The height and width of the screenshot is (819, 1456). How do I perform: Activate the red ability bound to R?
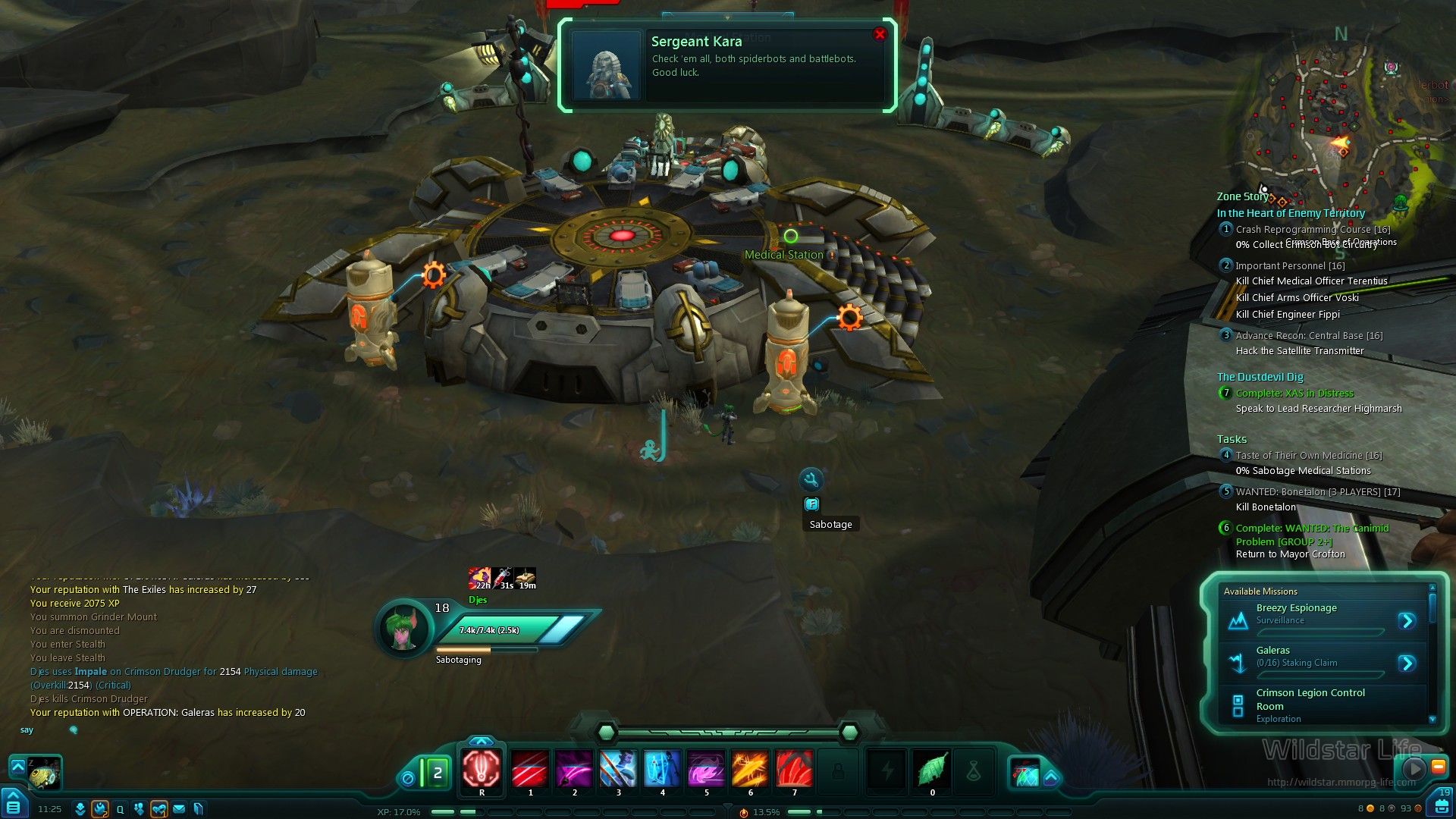click(482, 770)
